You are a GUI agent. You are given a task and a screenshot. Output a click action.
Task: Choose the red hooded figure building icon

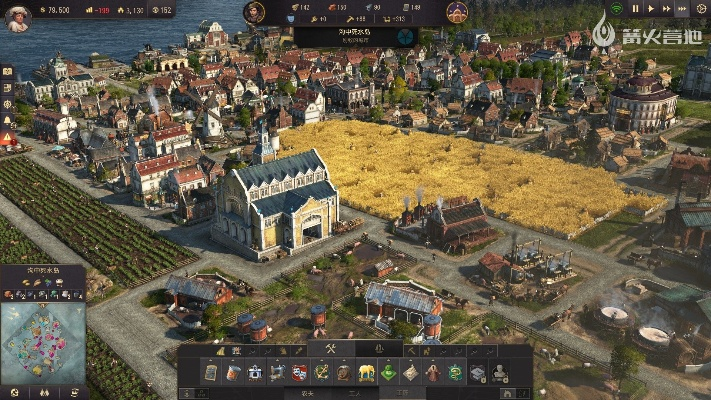(x=433, y=372)
